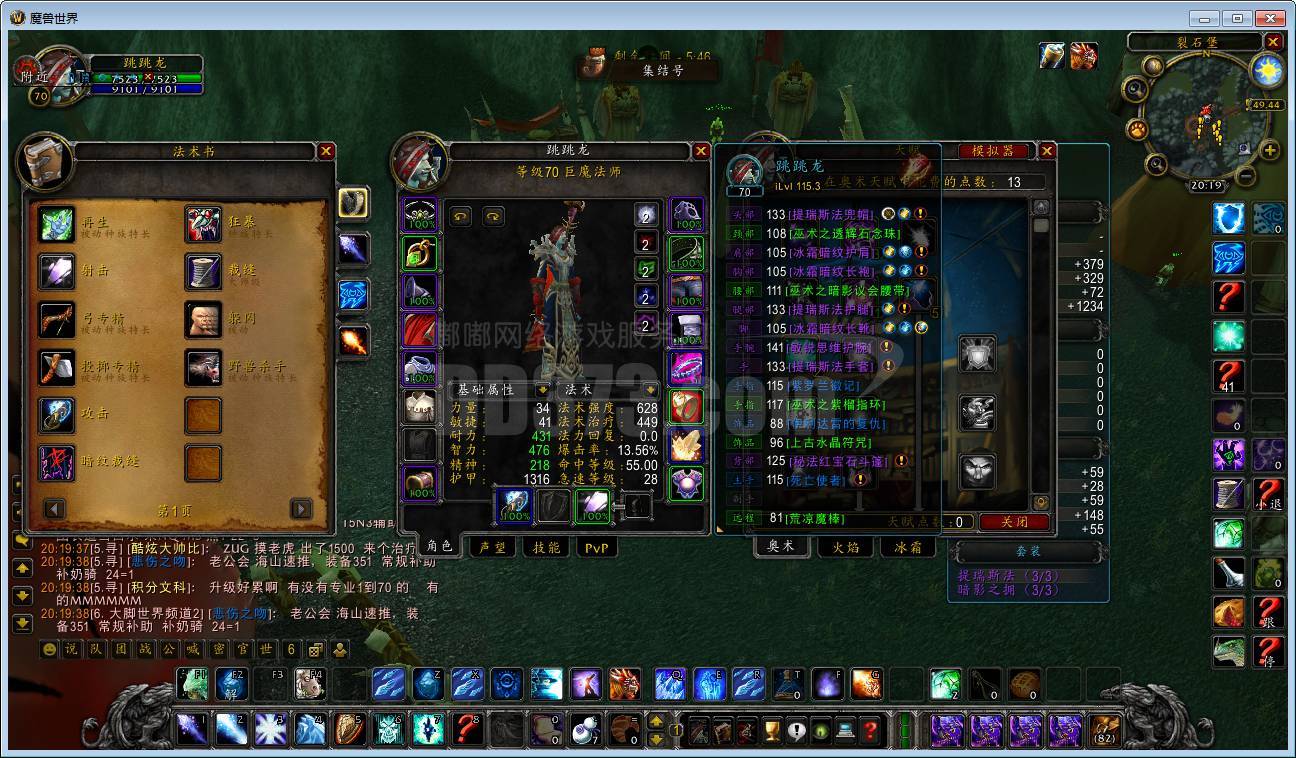Minimize the 魔兽世界 game window

click(1207, 18)
